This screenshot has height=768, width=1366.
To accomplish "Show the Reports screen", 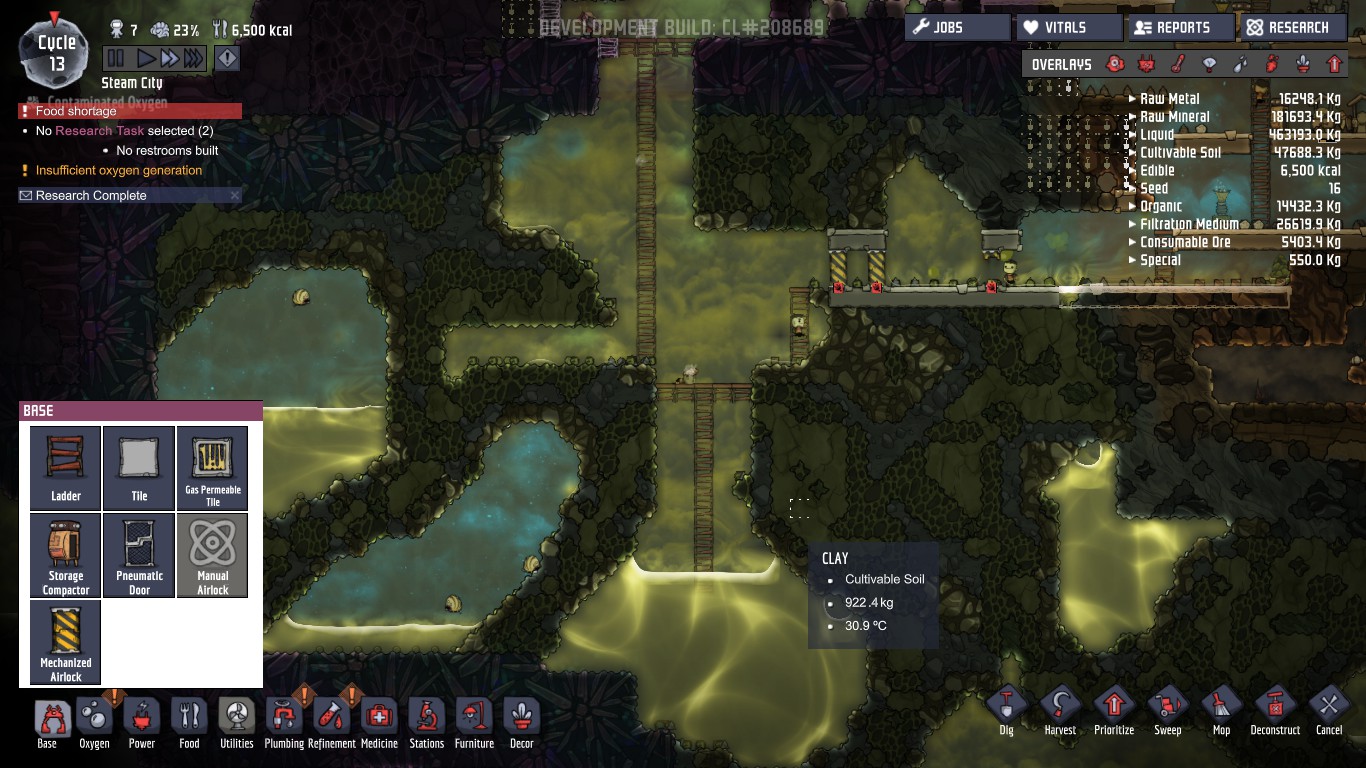I will click(1181, 28).
